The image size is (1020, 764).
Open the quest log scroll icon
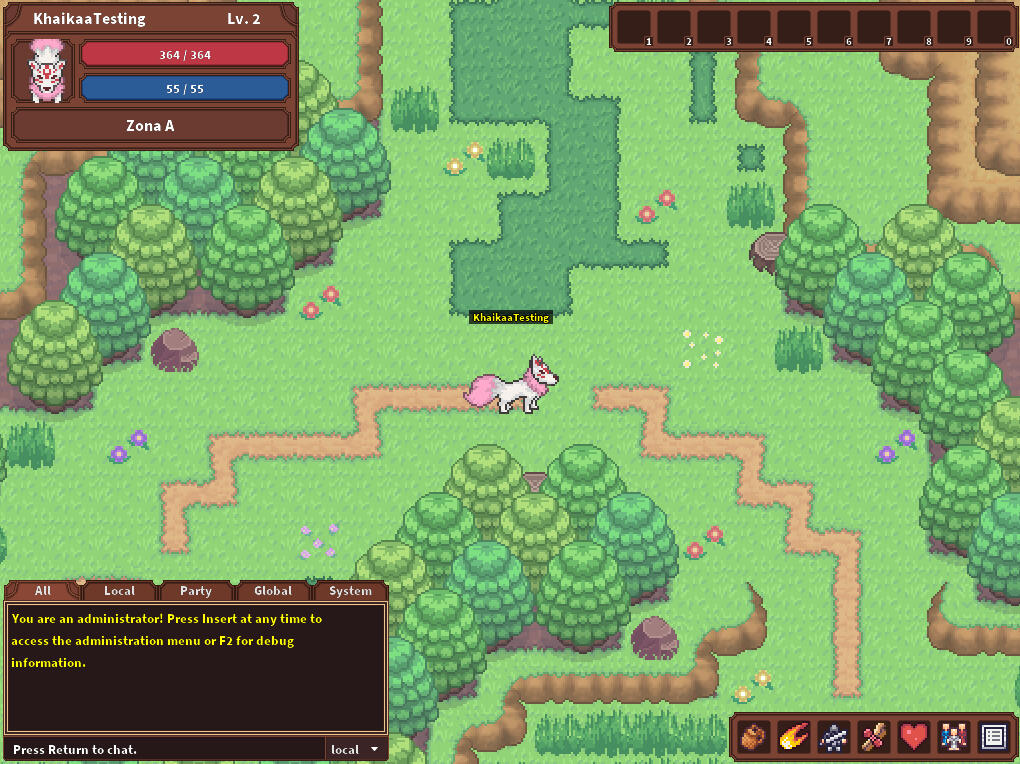pyautogui.click(x=873, y=738)
